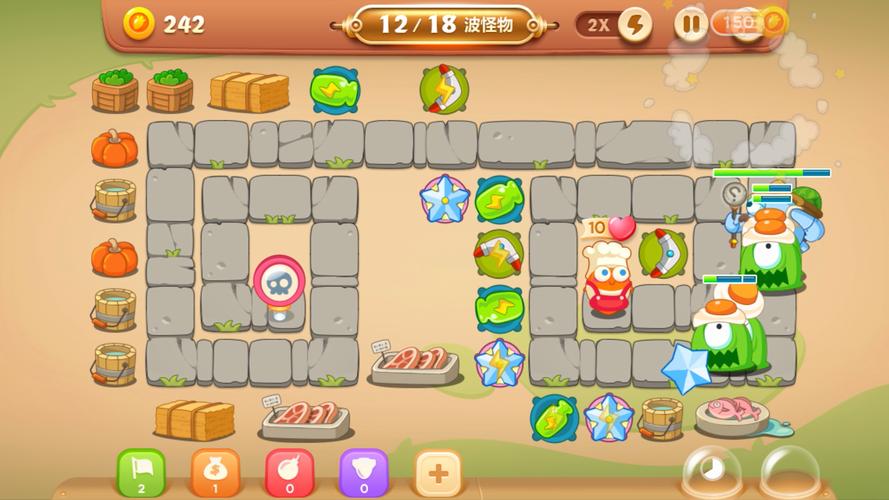Use the purple shield item
Viewport: 889px width, 500px height.
[363, 469]
